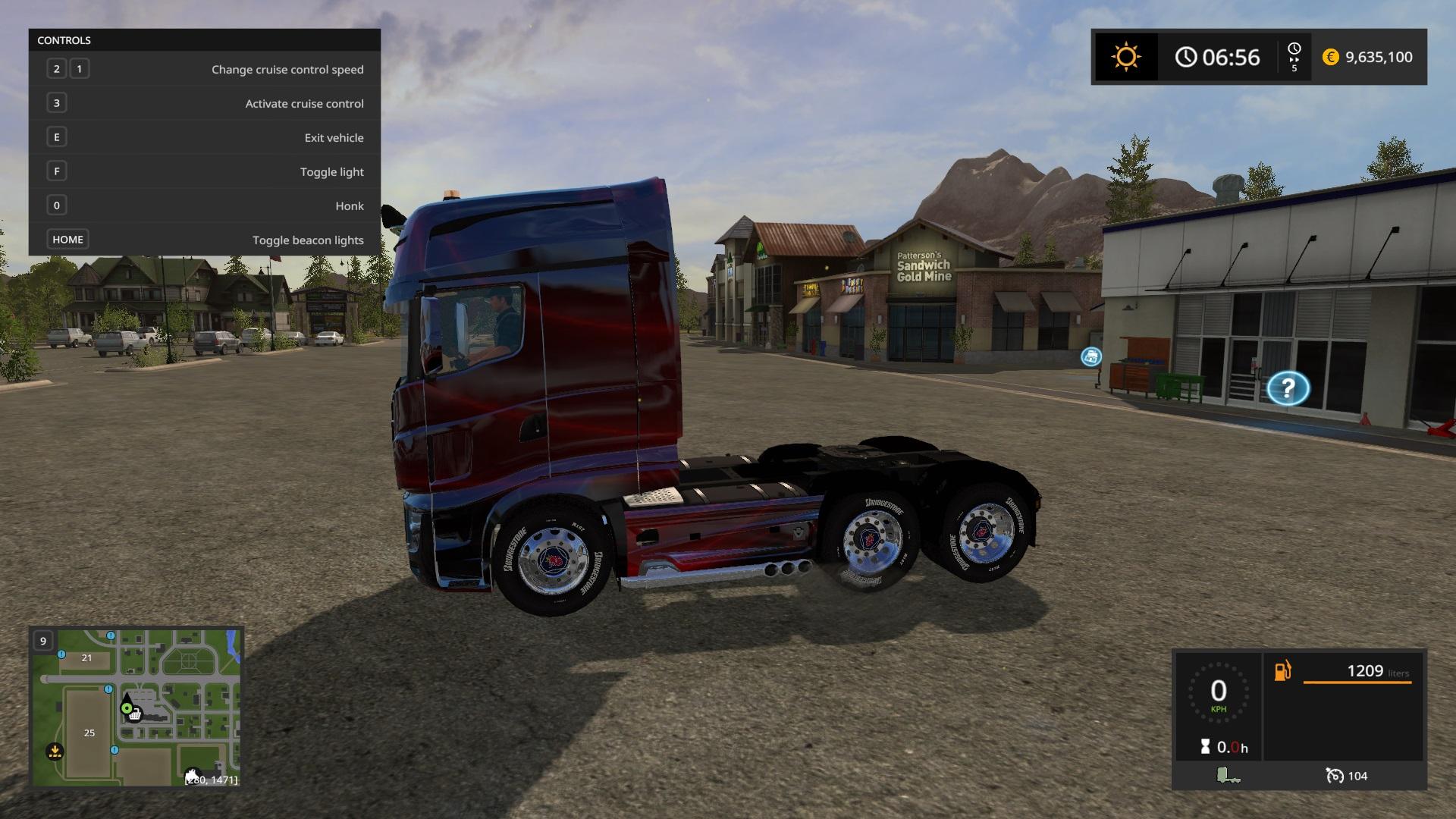1456x819 pixels.
Task: Click the sun weather icon in the top HUD
Action: tap(1125, 56)
